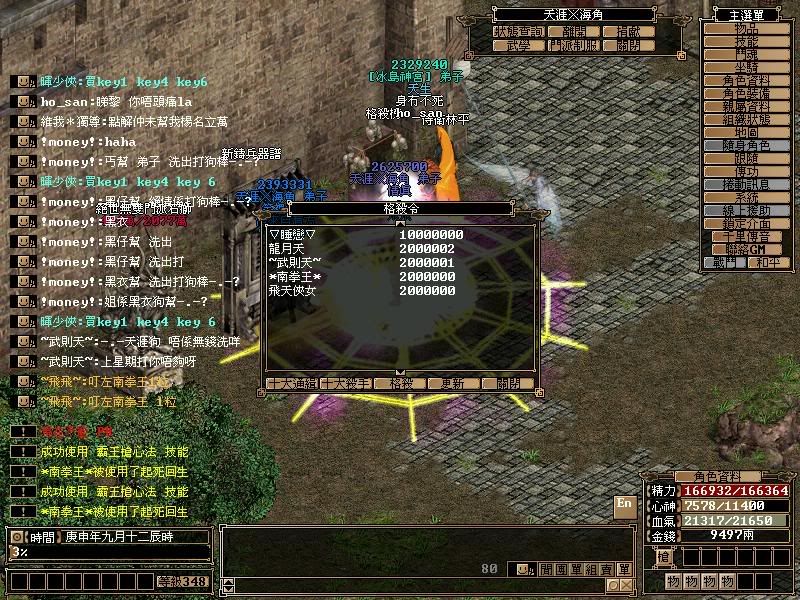Open 武學 in the guild panel
The height and width of the screenshot is (600, 800).
pos(517,45)
